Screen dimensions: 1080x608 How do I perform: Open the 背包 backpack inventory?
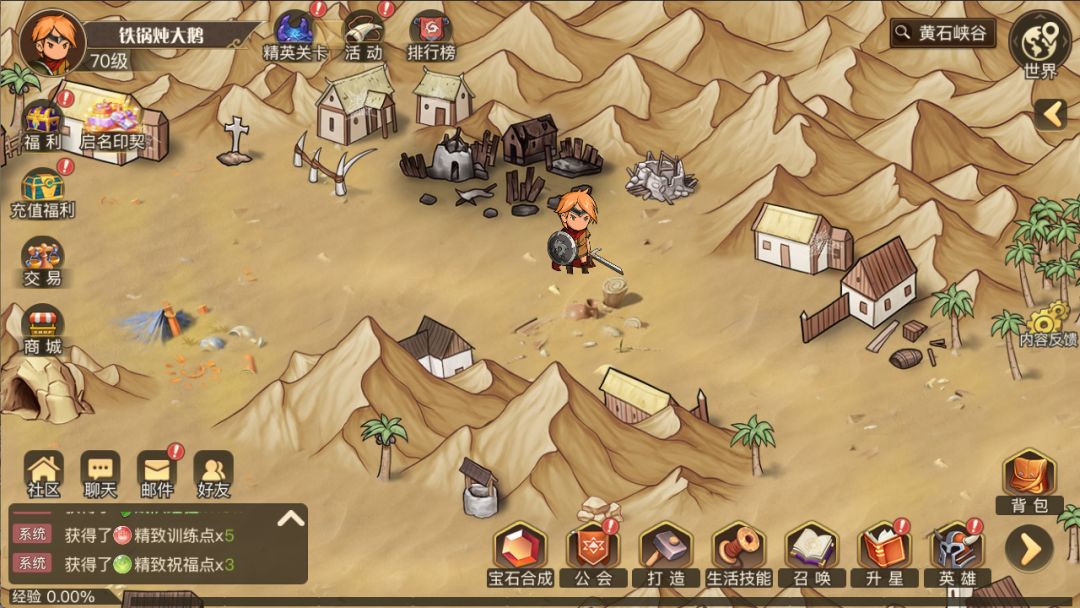pos(1029,482)
